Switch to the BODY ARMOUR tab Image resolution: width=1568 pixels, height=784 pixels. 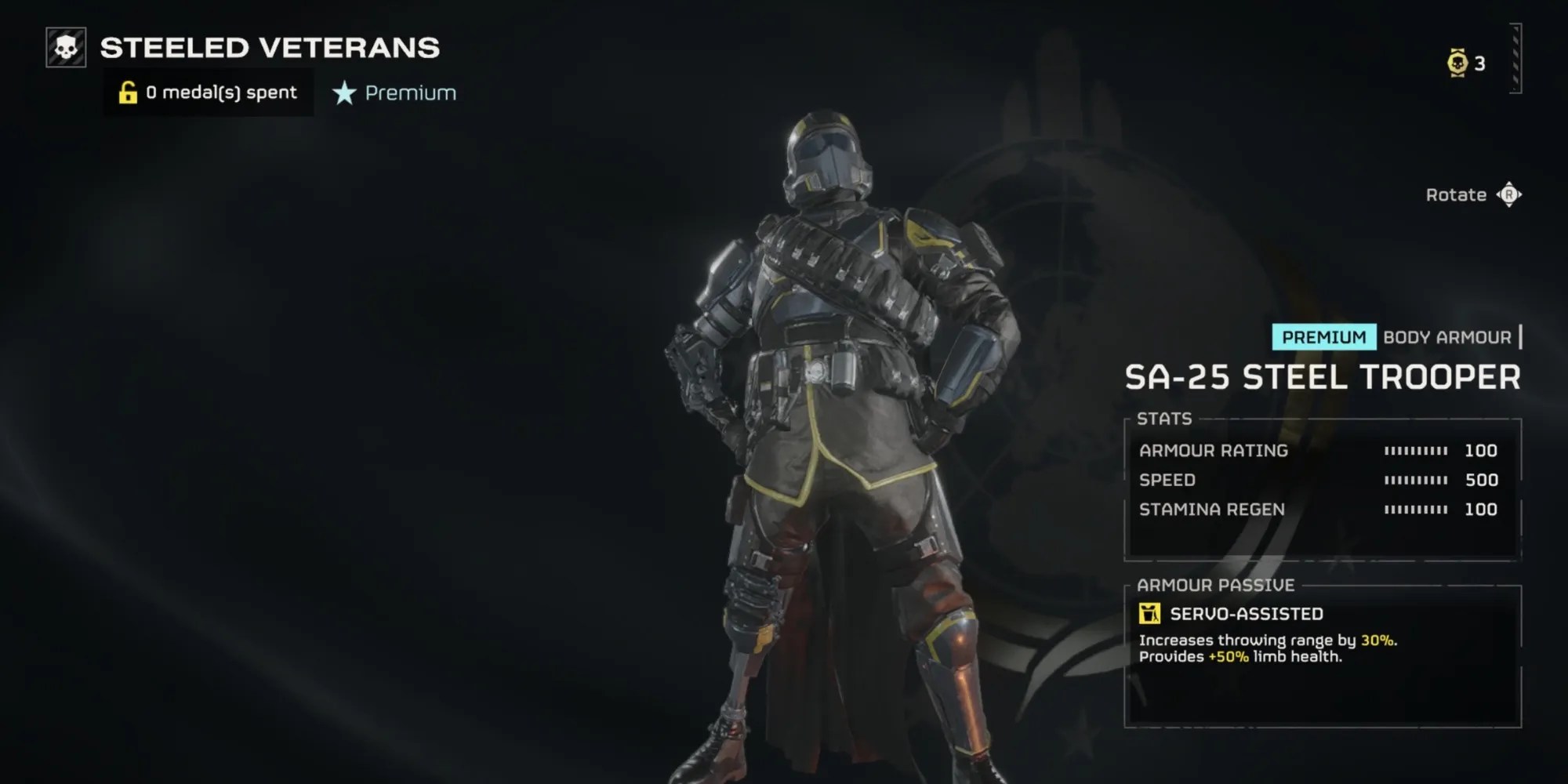(x=1449, y=338)
